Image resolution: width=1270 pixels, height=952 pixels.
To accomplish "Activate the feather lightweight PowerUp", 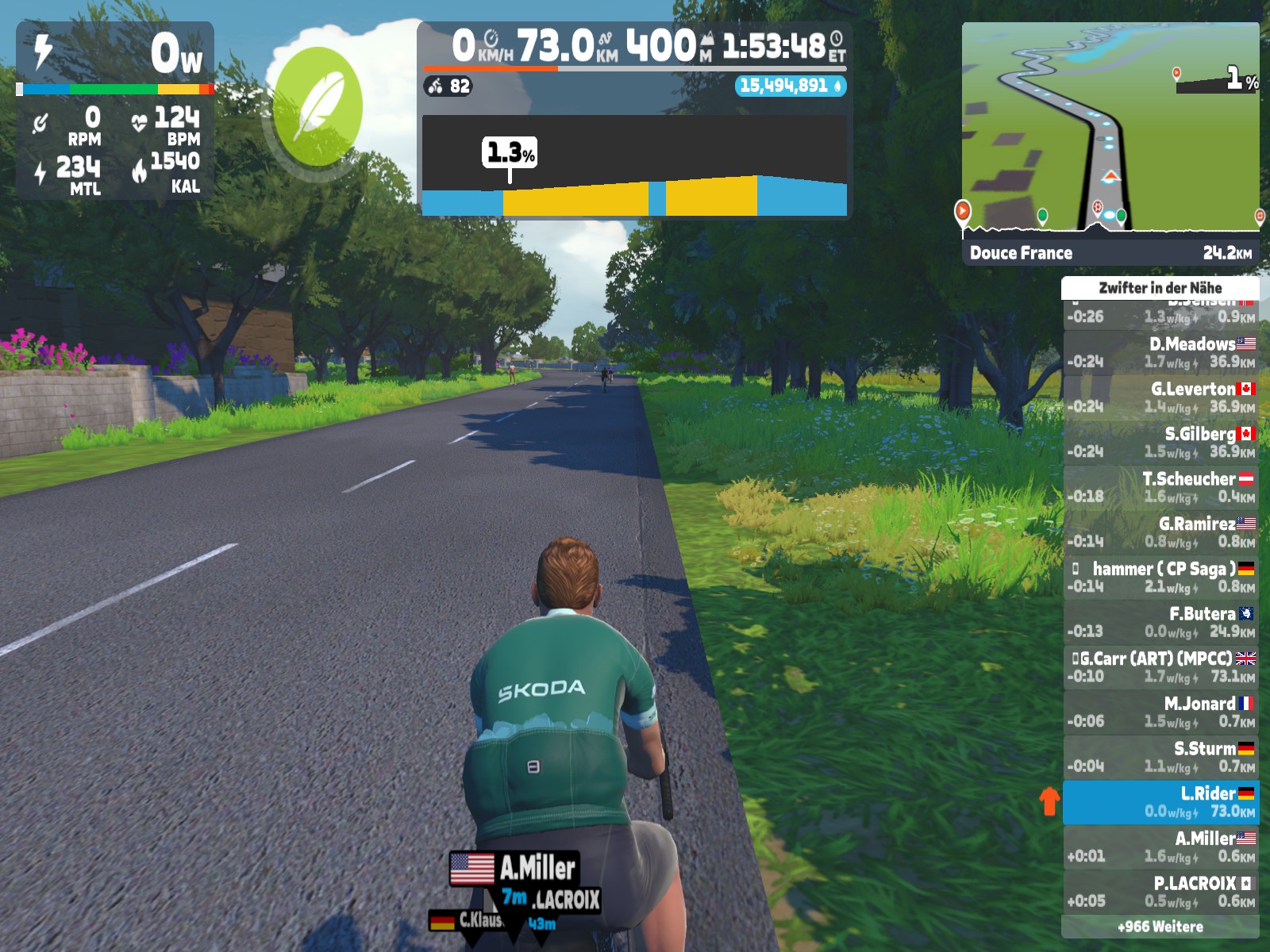I will (318, 107).
